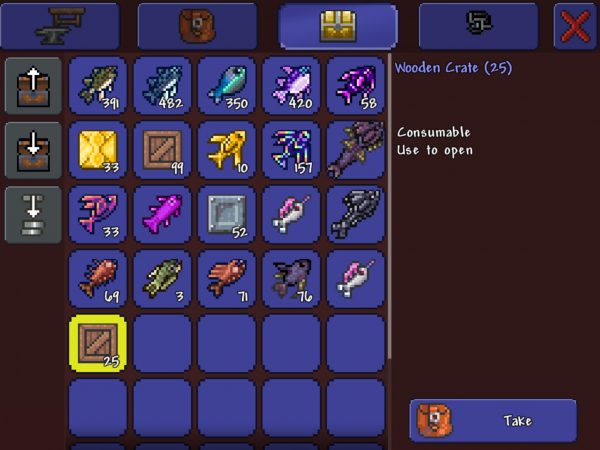Open the tab with the dark swirl icon
Image resolution: width=600 pixels, height=450 pixels.
tap(478, 26)
